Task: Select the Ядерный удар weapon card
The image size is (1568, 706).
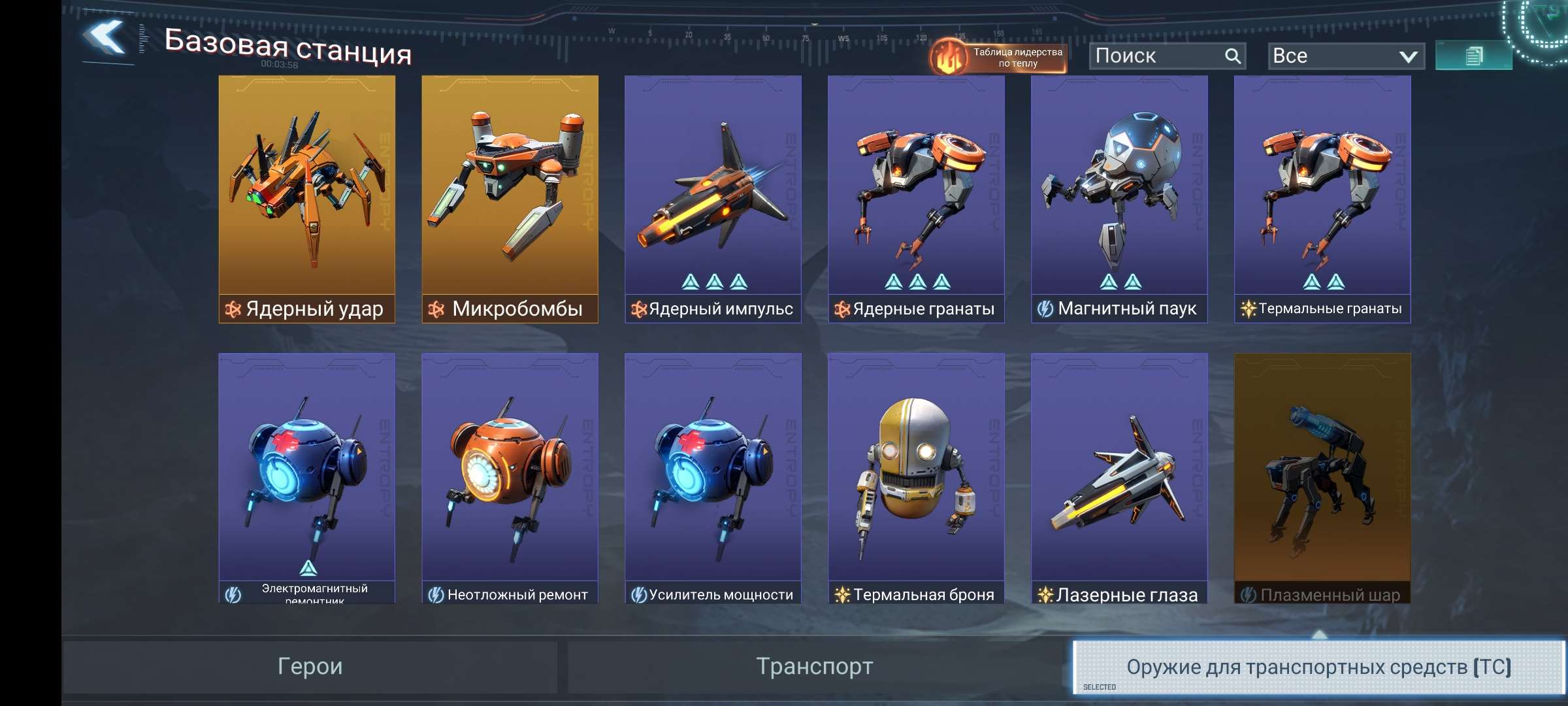Action: [306, 196]
